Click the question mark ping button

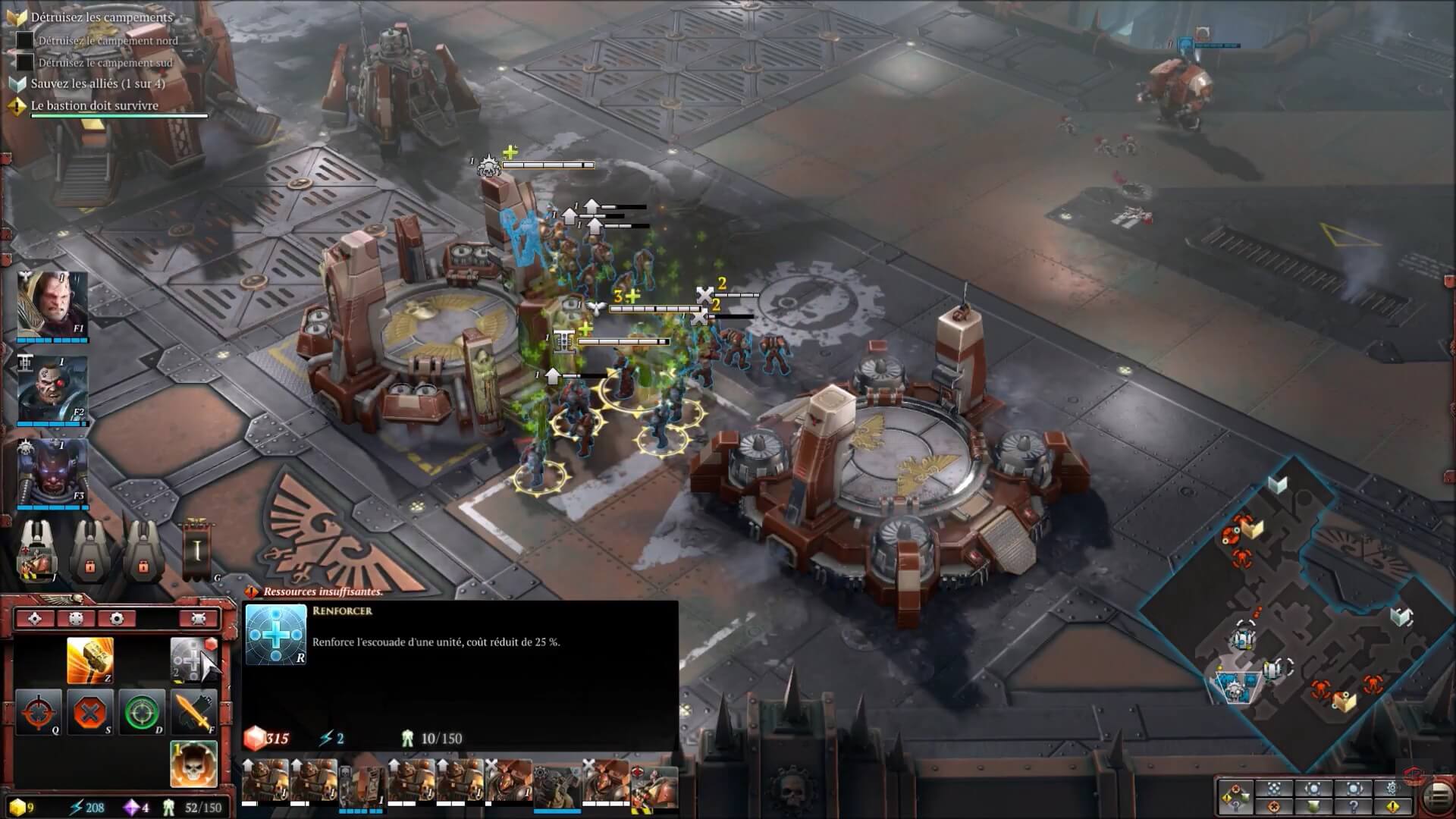click(x=1354, y=807)
